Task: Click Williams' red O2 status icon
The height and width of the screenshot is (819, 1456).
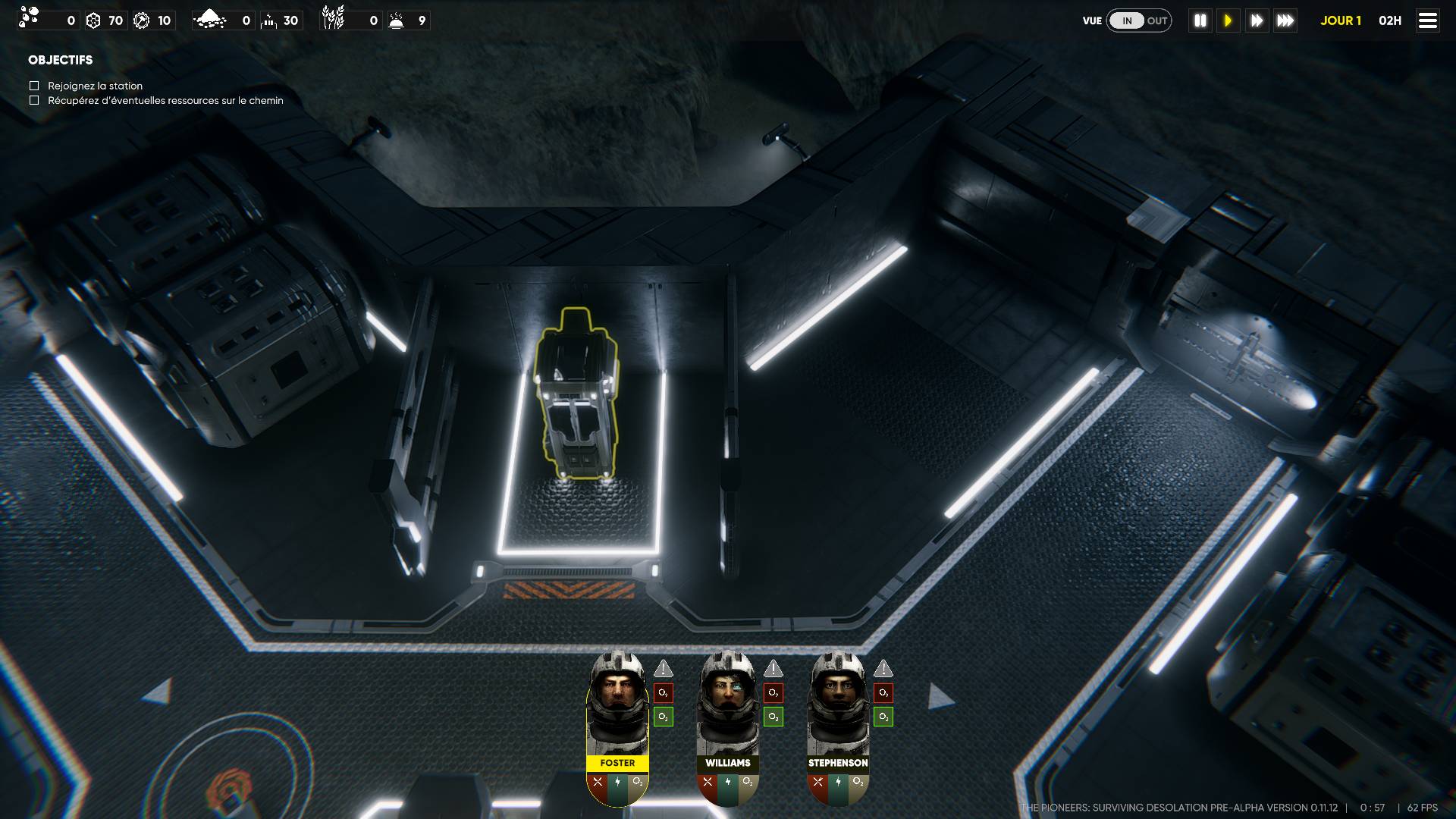Action: 773,692
